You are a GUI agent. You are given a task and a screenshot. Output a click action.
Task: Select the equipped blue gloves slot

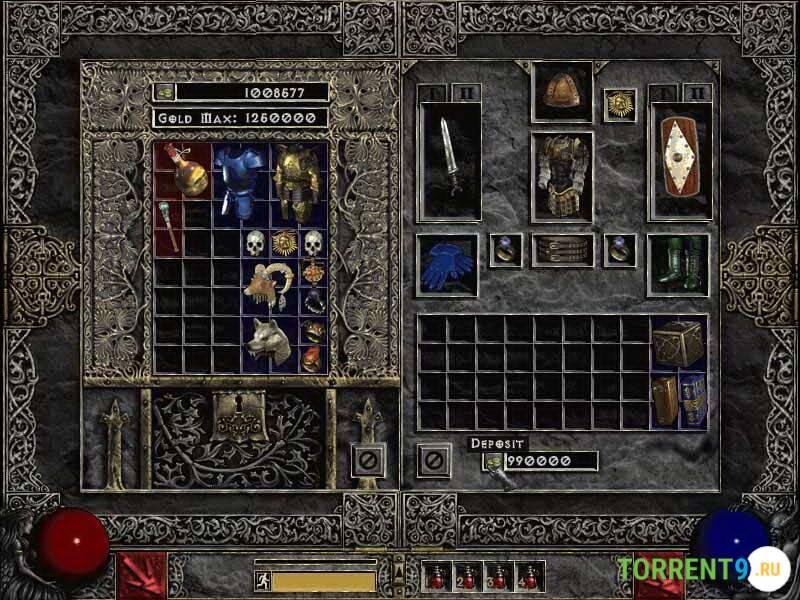(x=446, y=265)
